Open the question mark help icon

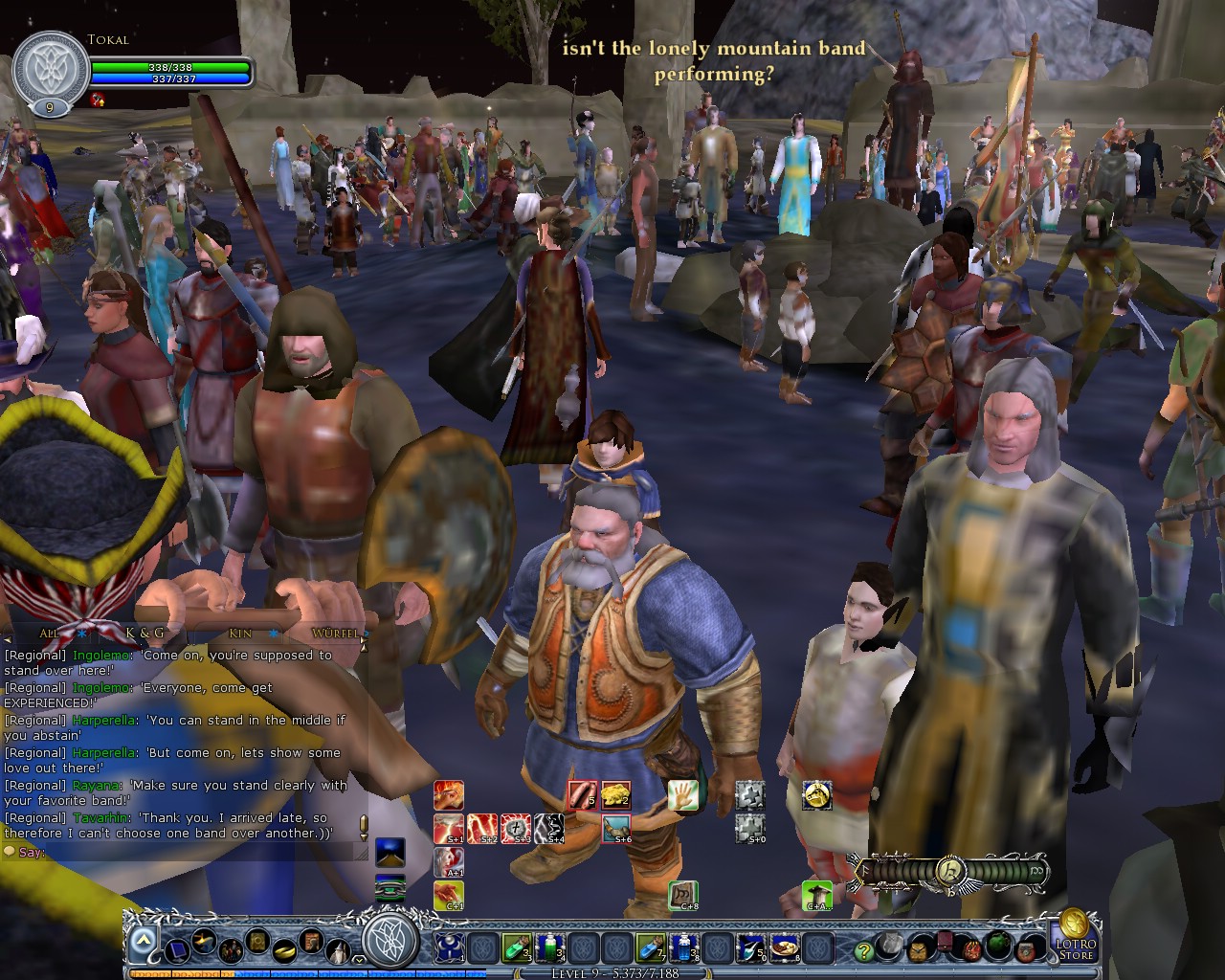863,951
